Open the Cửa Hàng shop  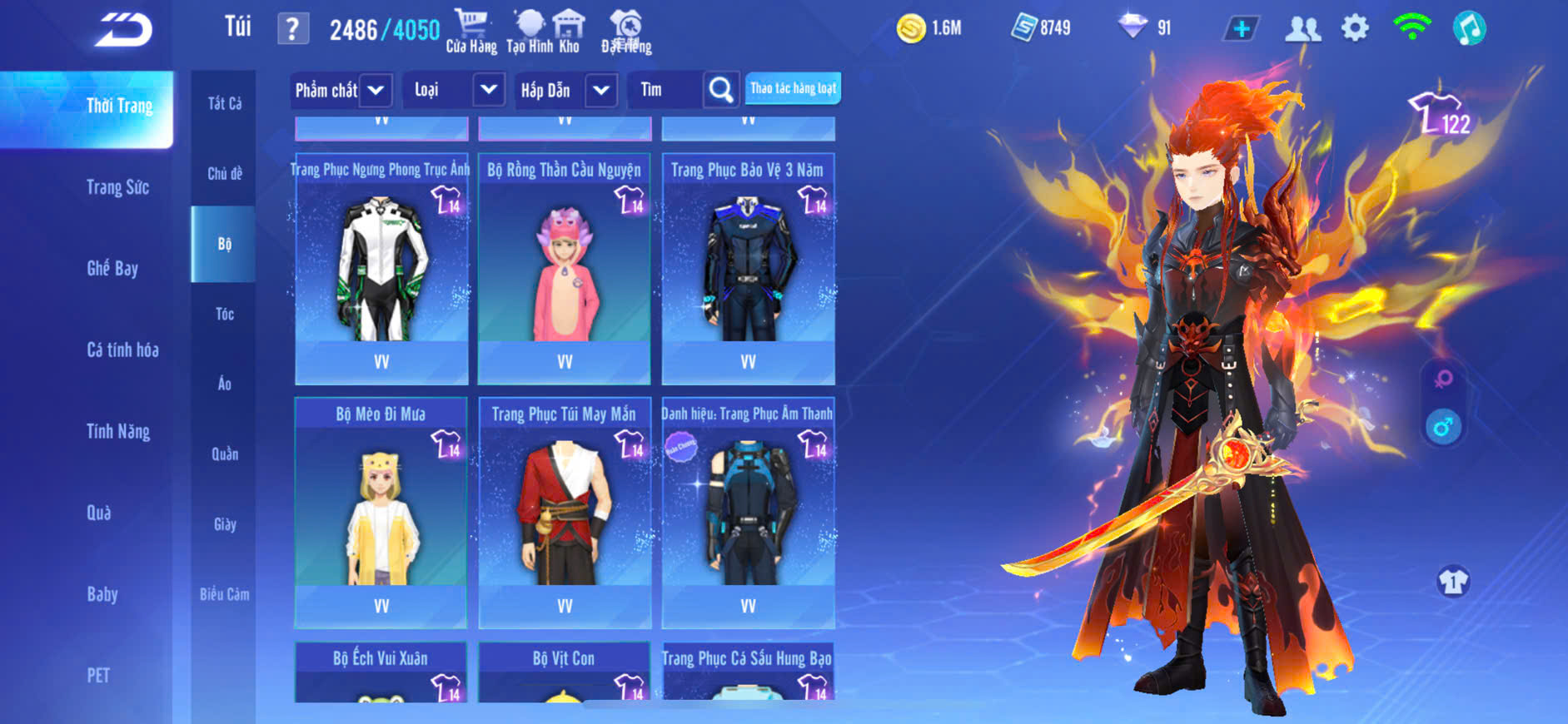[470, 32]
